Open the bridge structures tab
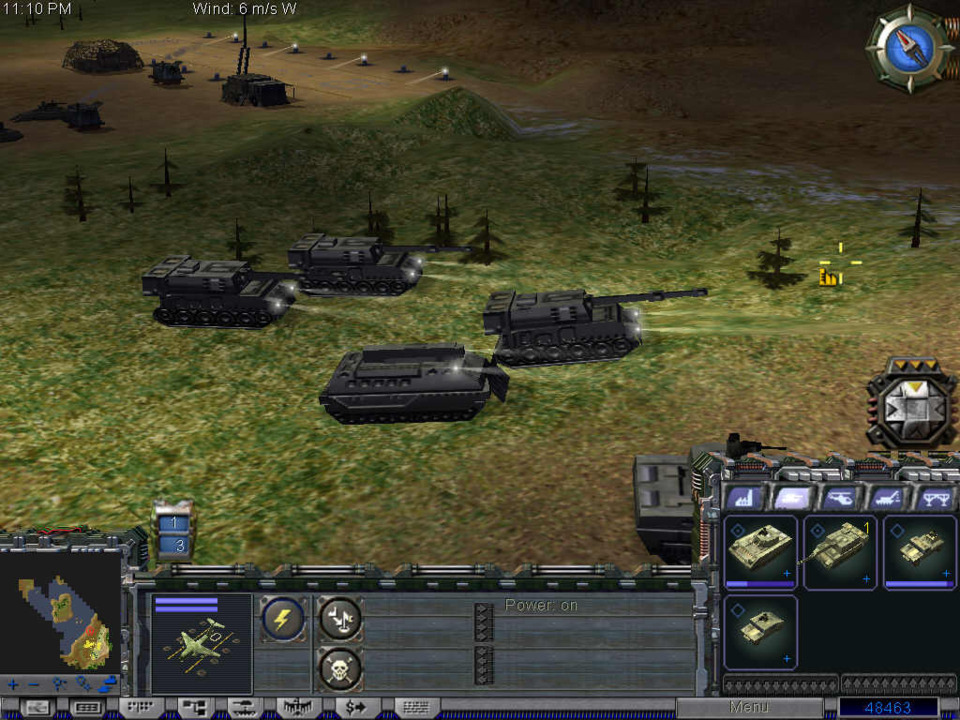Viewport: 960px width, 720px height. (934, 497)
